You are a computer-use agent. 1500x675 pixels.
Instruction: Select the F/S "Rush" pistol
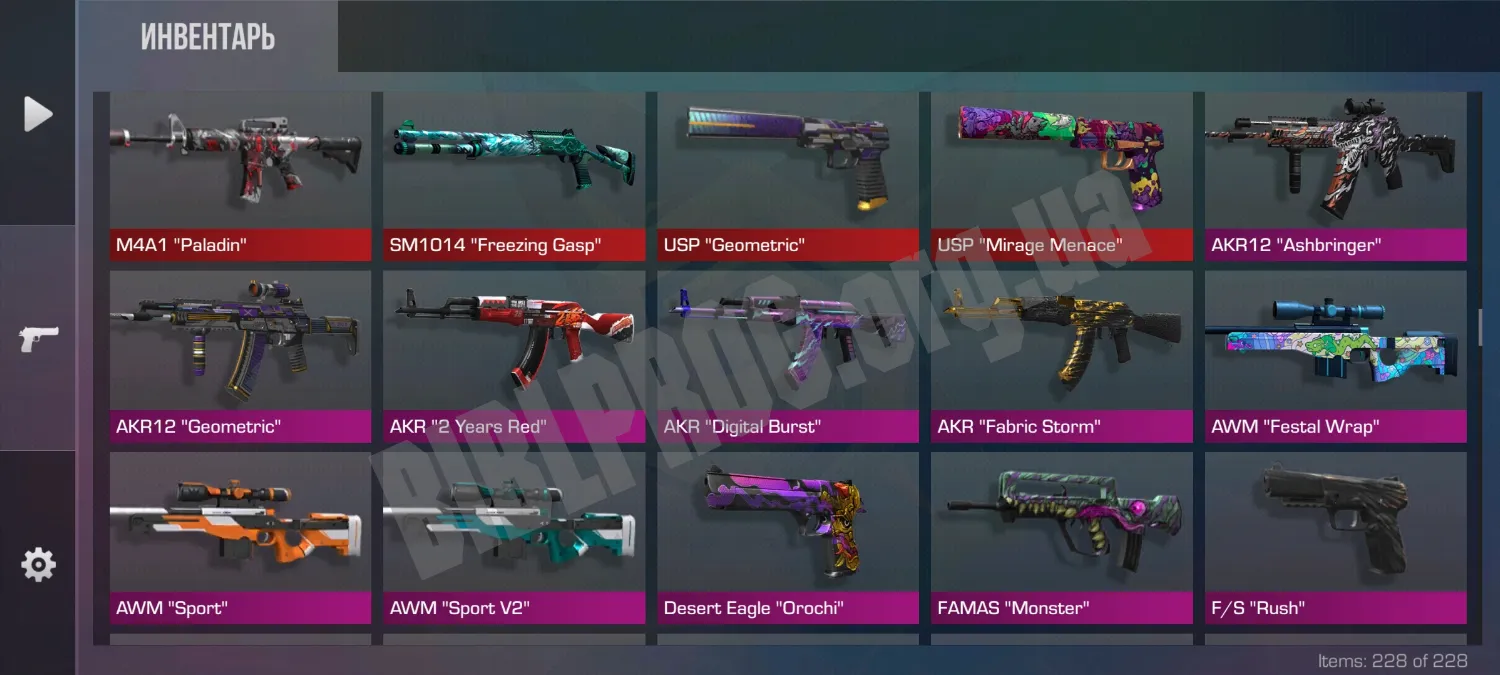tap(1336, 538)
